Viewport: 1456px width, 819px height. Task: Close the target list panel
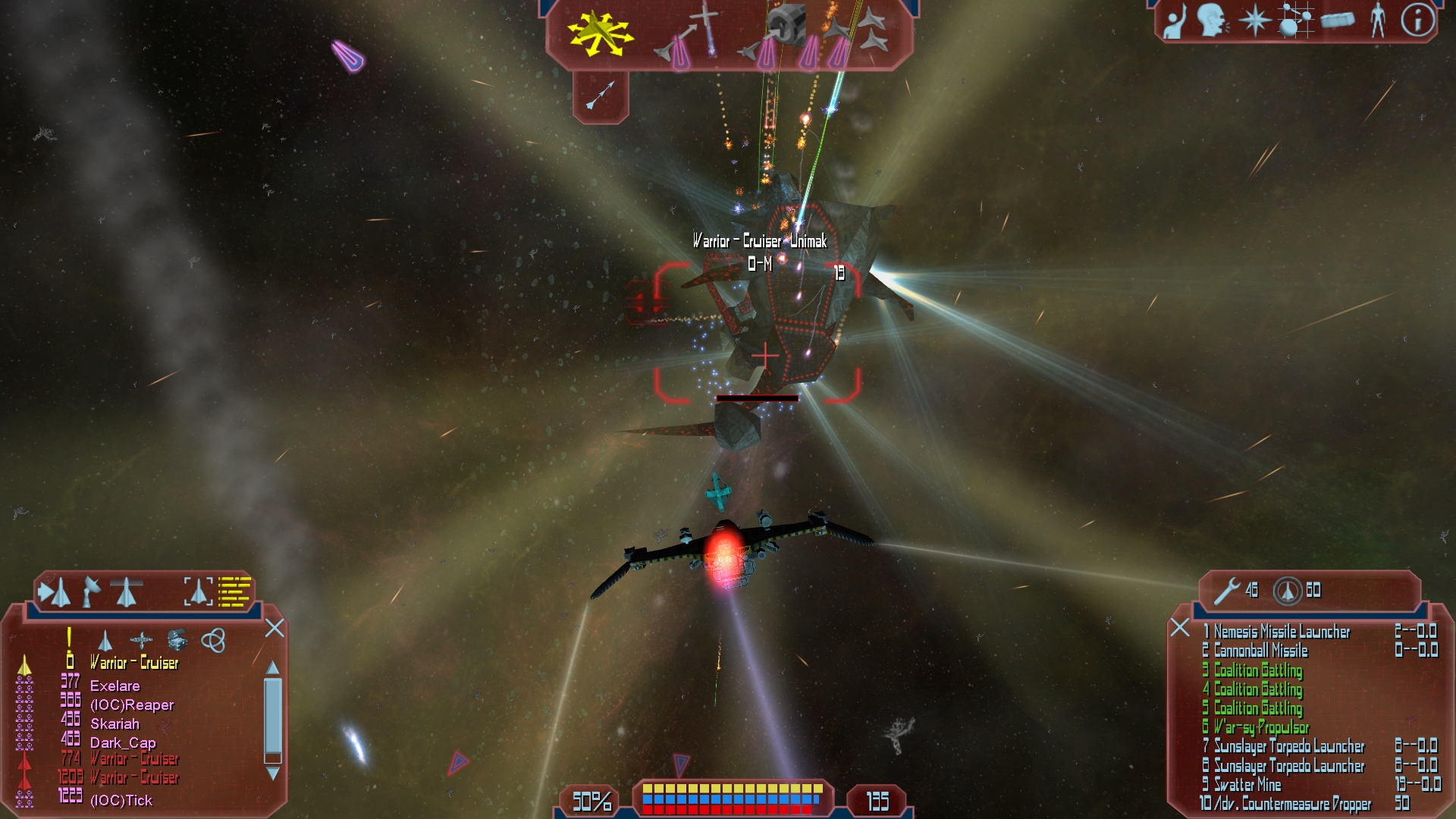pos(275,628)
